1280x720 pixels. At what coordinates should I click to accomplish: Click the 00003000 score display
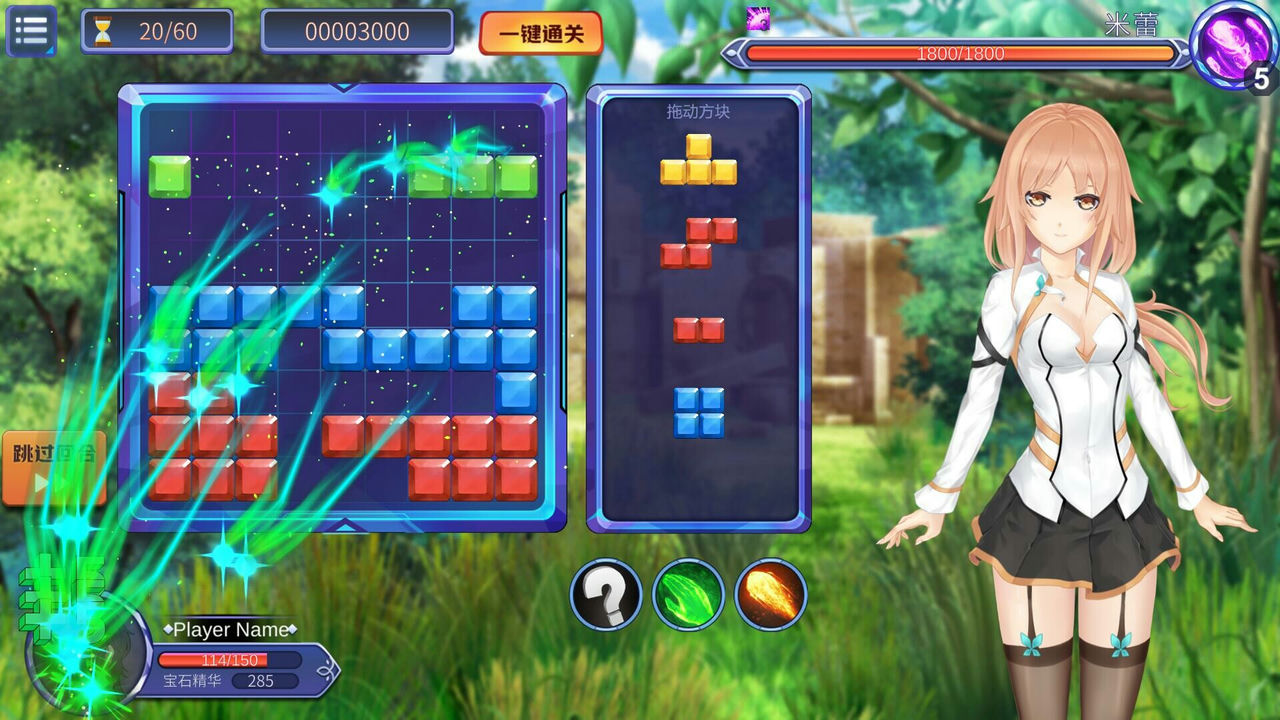click(x=358, y=31)
